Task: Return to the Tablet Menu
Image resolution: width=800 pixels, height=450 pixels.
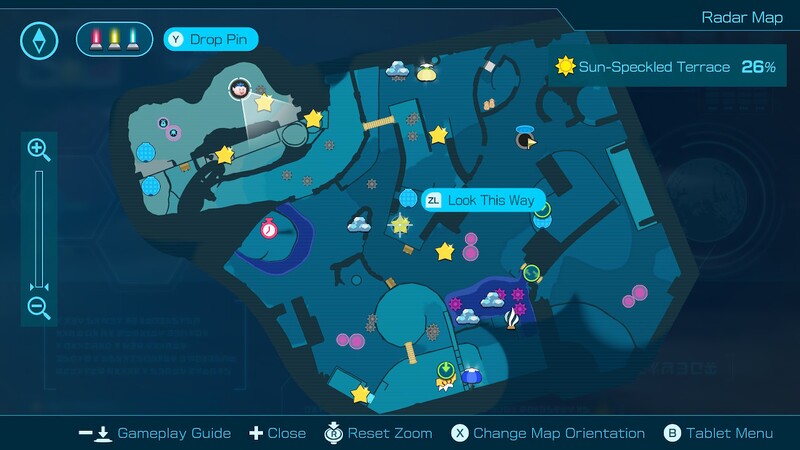Action: point(718,433)
